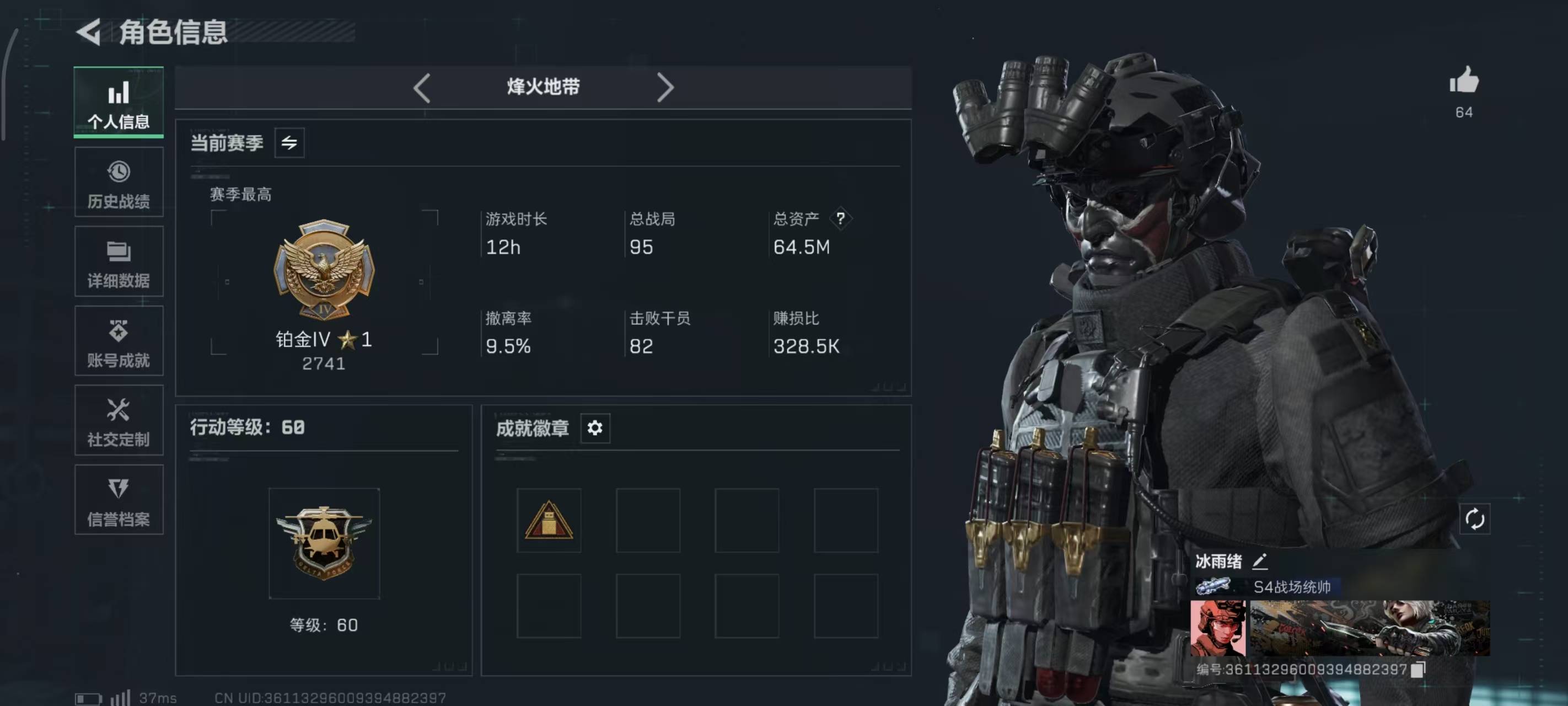Give a thumbs-up like to this profile
The width and height of the screenshot is (1568, 706).
pos(1464,81)
